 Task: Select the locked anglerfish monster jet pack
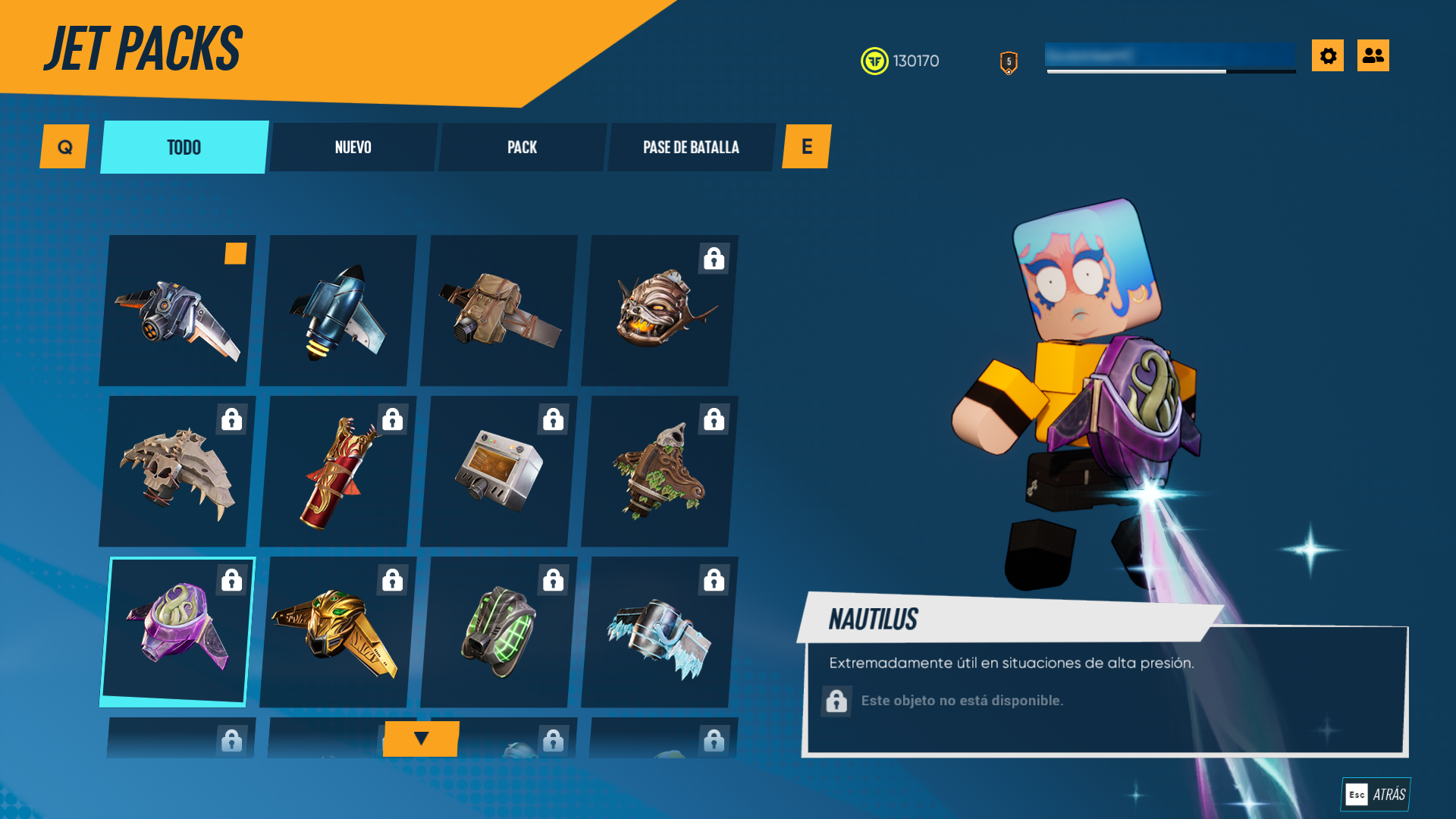point(660,311)
